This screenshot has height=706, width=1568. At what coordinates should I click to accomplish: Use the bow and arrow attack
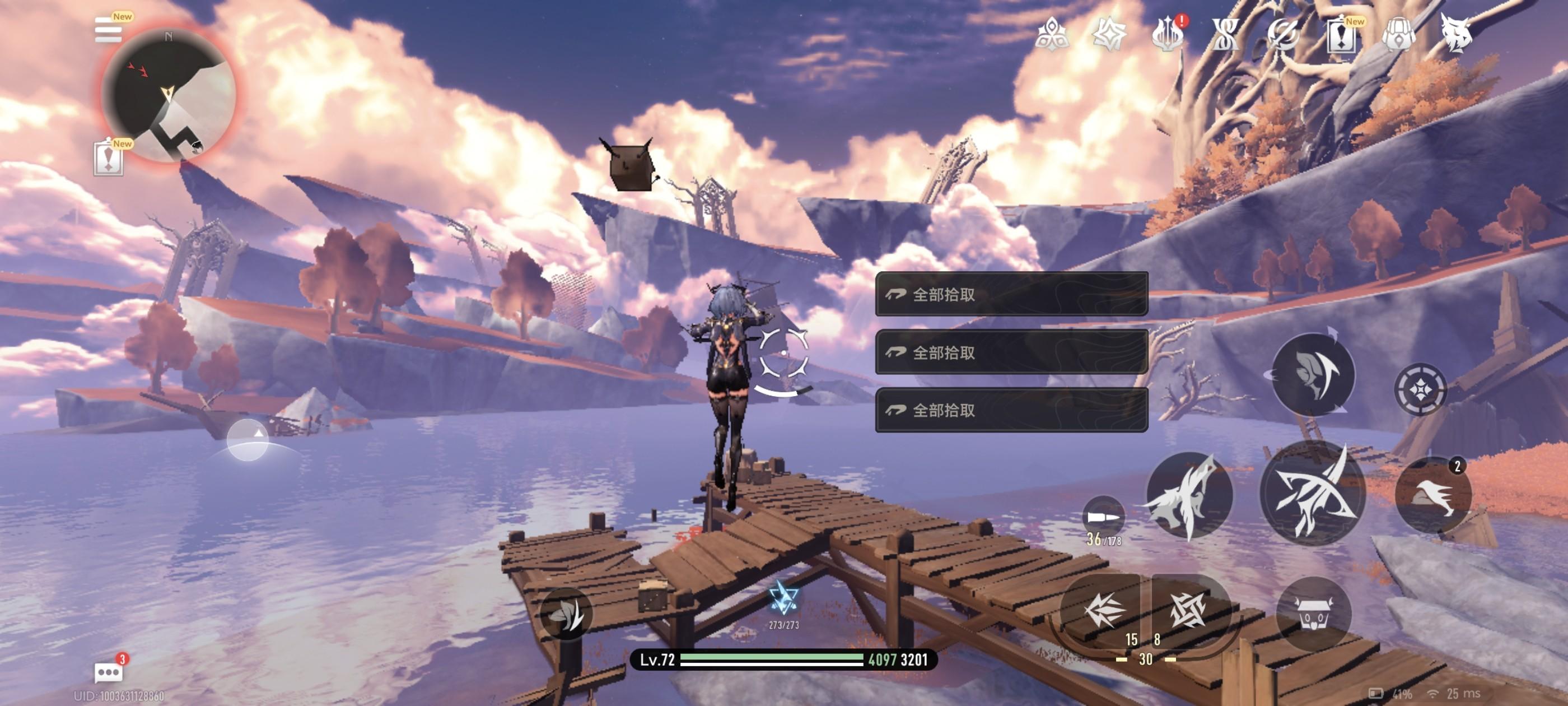[1312, 493]
